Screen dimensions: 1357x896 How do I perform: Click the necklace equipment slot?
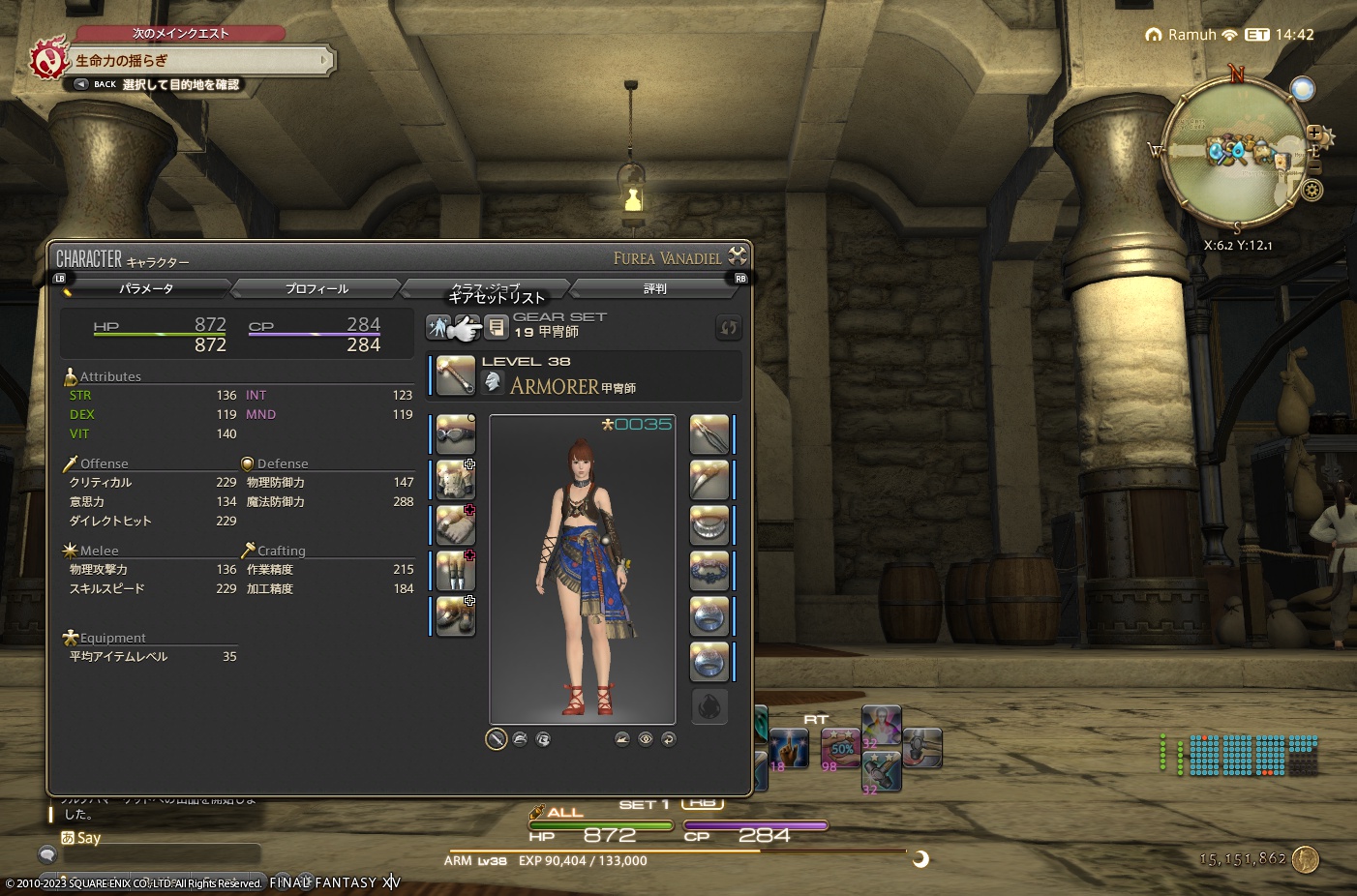pyautogui.click(x=709, y=524)
